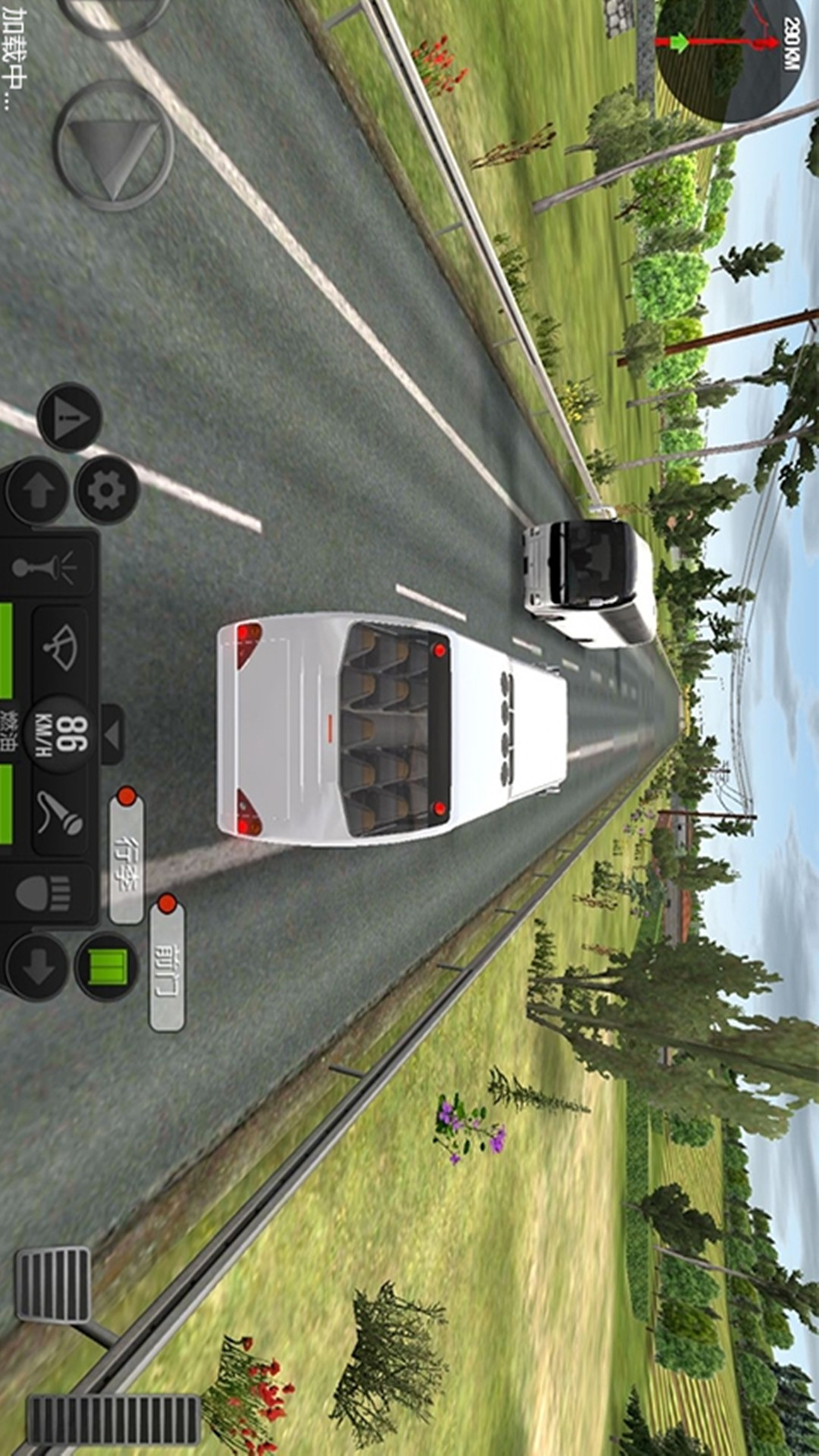This screenshot has height=1456, width=819.
Task: Tap the microphone announcement button
Action: click(61, 813)
